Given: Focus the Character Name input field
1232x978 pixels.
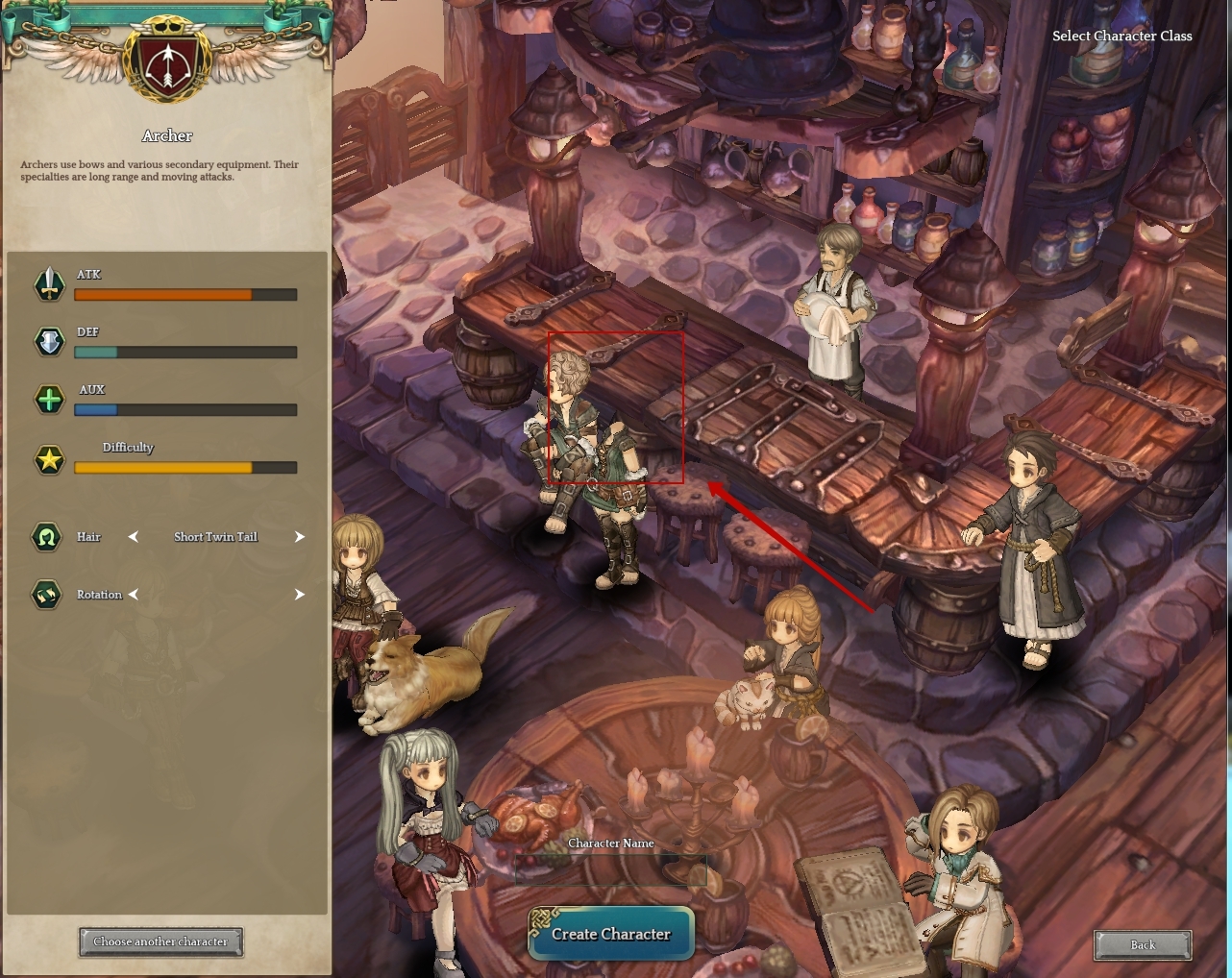Looking at the screenshot, I should pyautogui.click(x=610, y=869).
